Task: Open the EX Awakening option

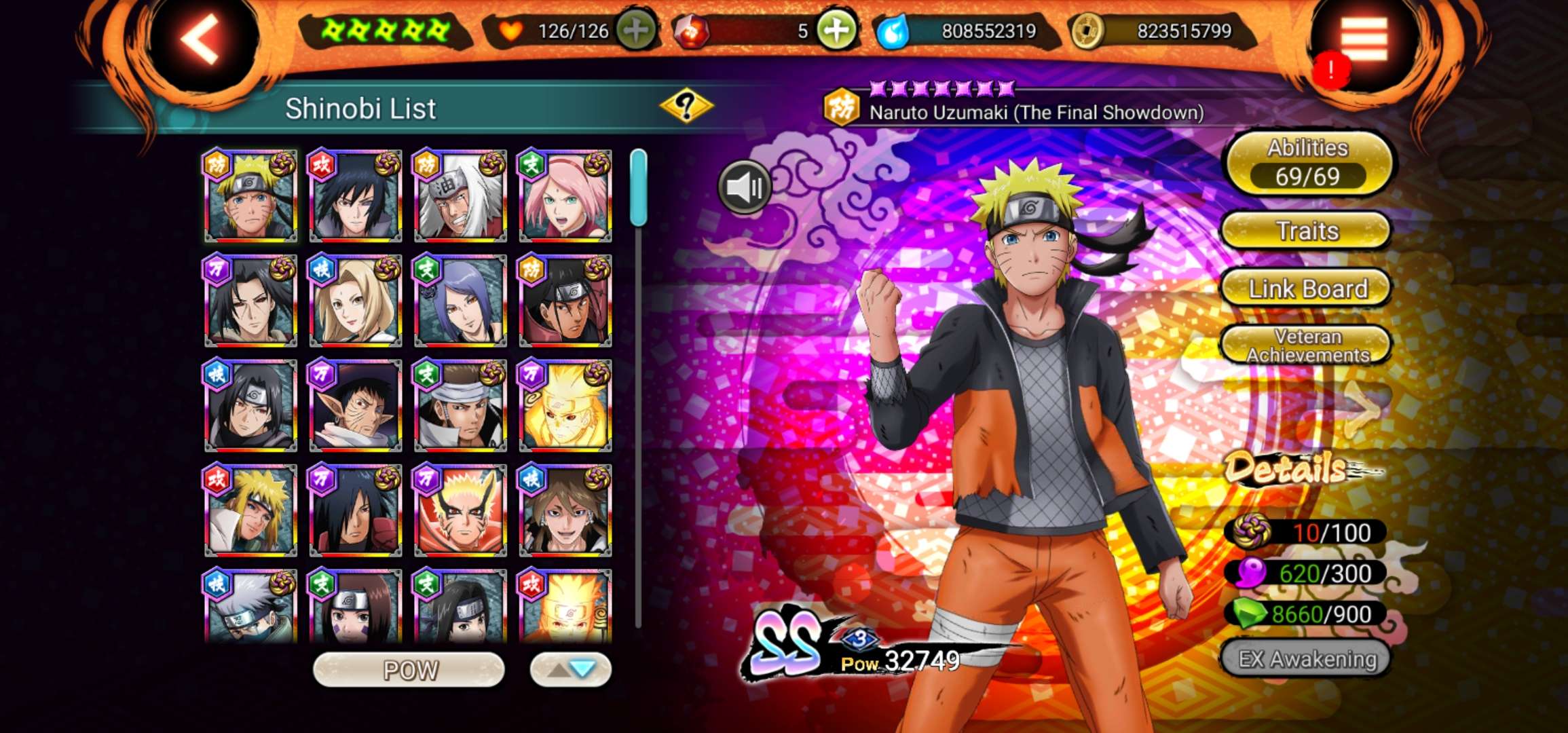Action: (x=1307, y=658)
